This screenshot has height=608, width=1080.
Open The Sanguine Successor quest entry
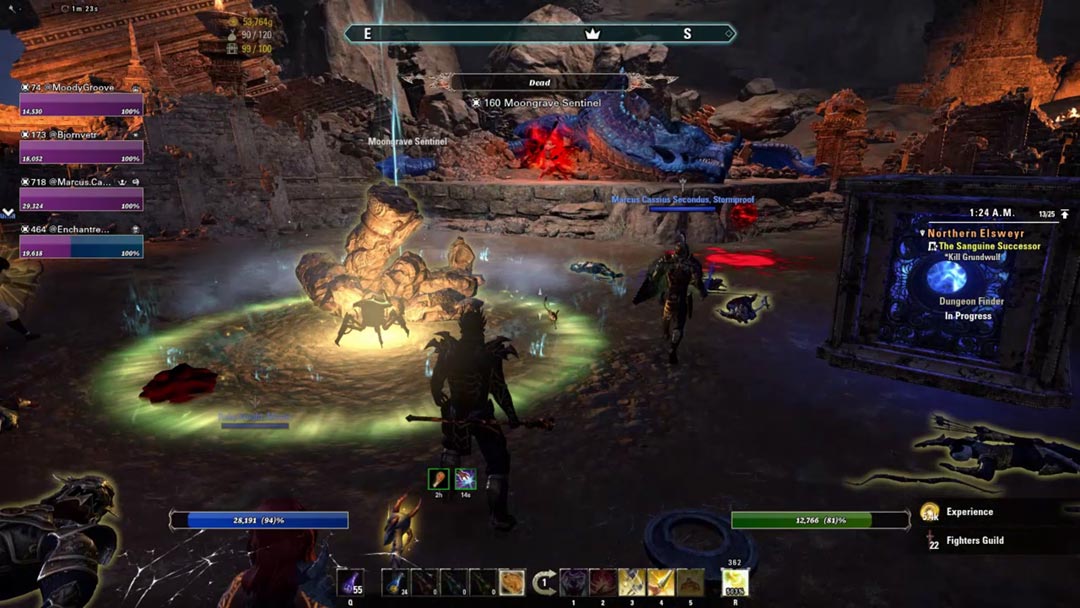(x=988, y=246)
